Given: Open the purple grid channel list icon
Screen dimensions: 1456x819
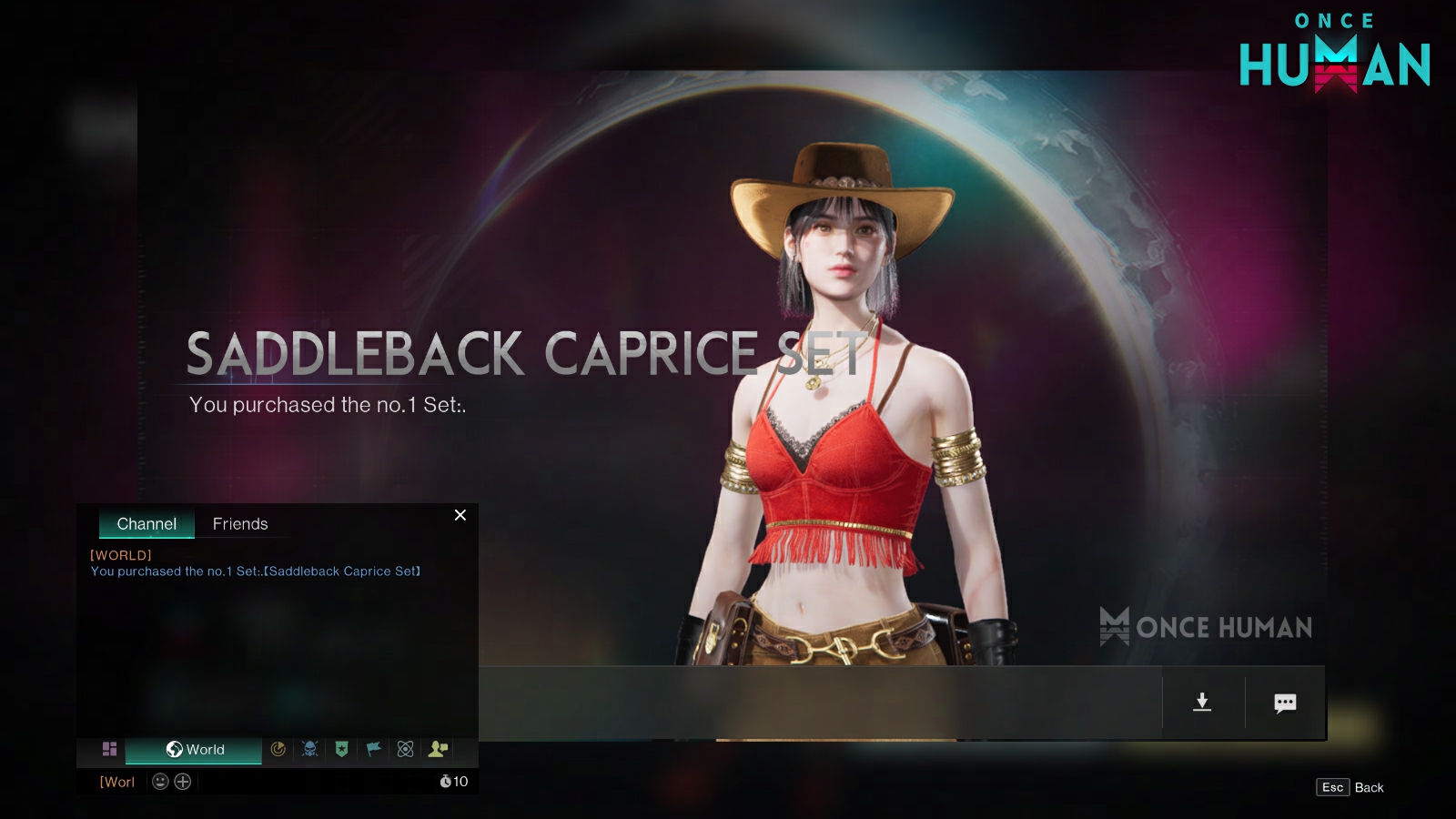Looking at the screenshot, I should [x=109, y=749].
